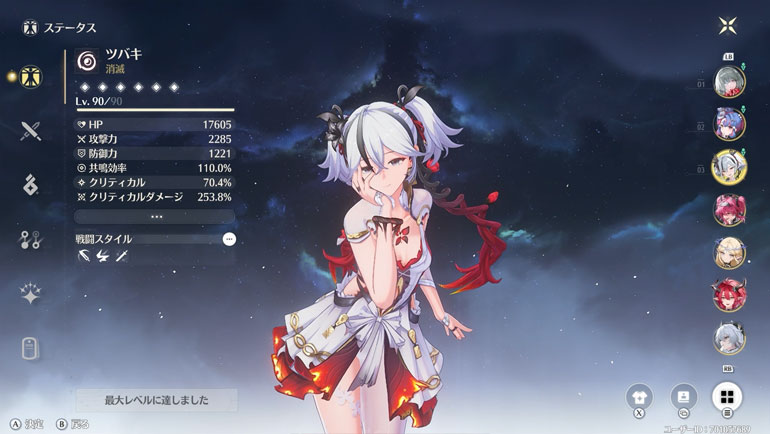Screen dimensions: 770x434
Task: Select the Status tab icon
Action: [30, 76]
